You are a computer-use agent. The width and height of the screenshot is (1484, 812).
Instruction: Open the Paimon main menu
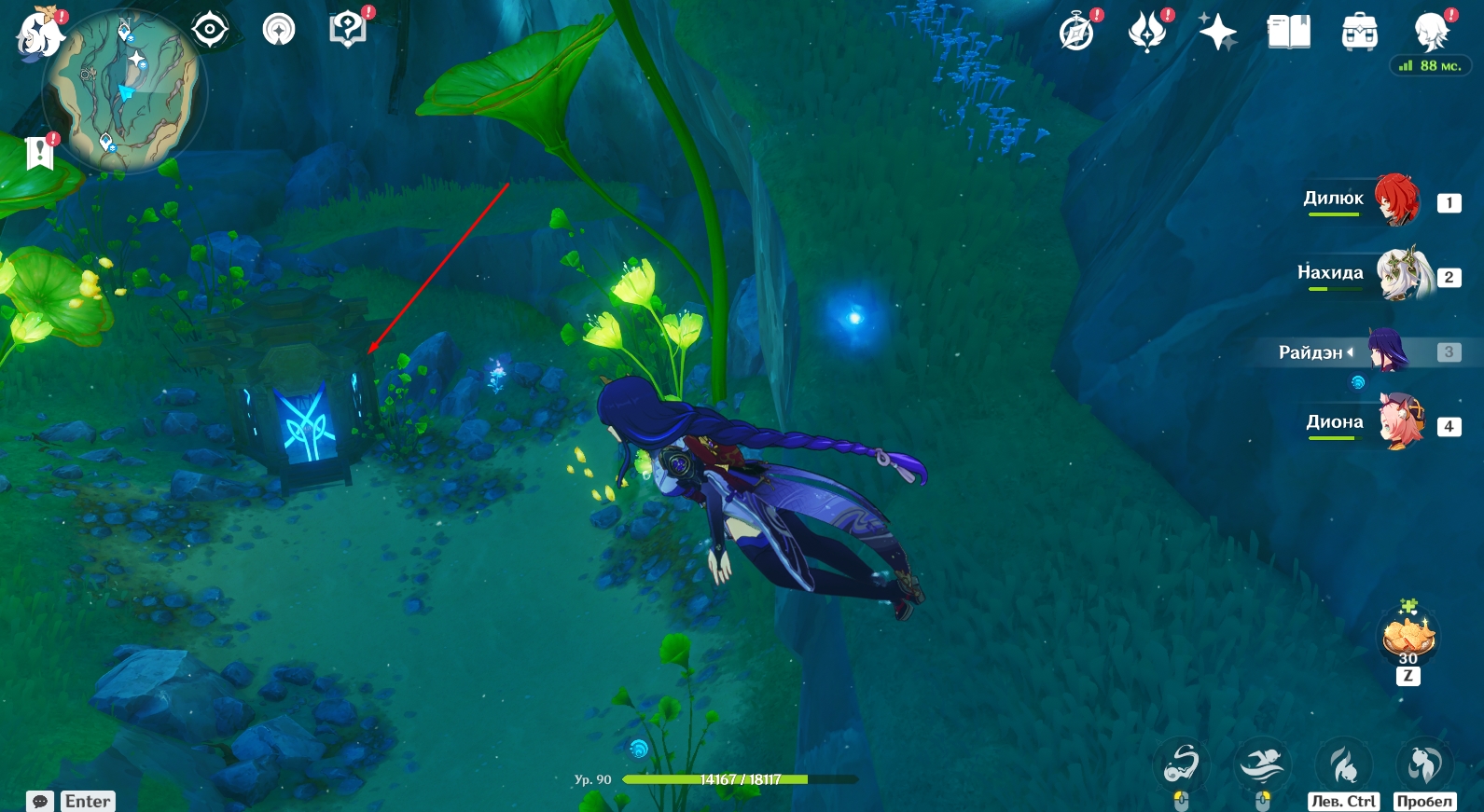(37, 34)
